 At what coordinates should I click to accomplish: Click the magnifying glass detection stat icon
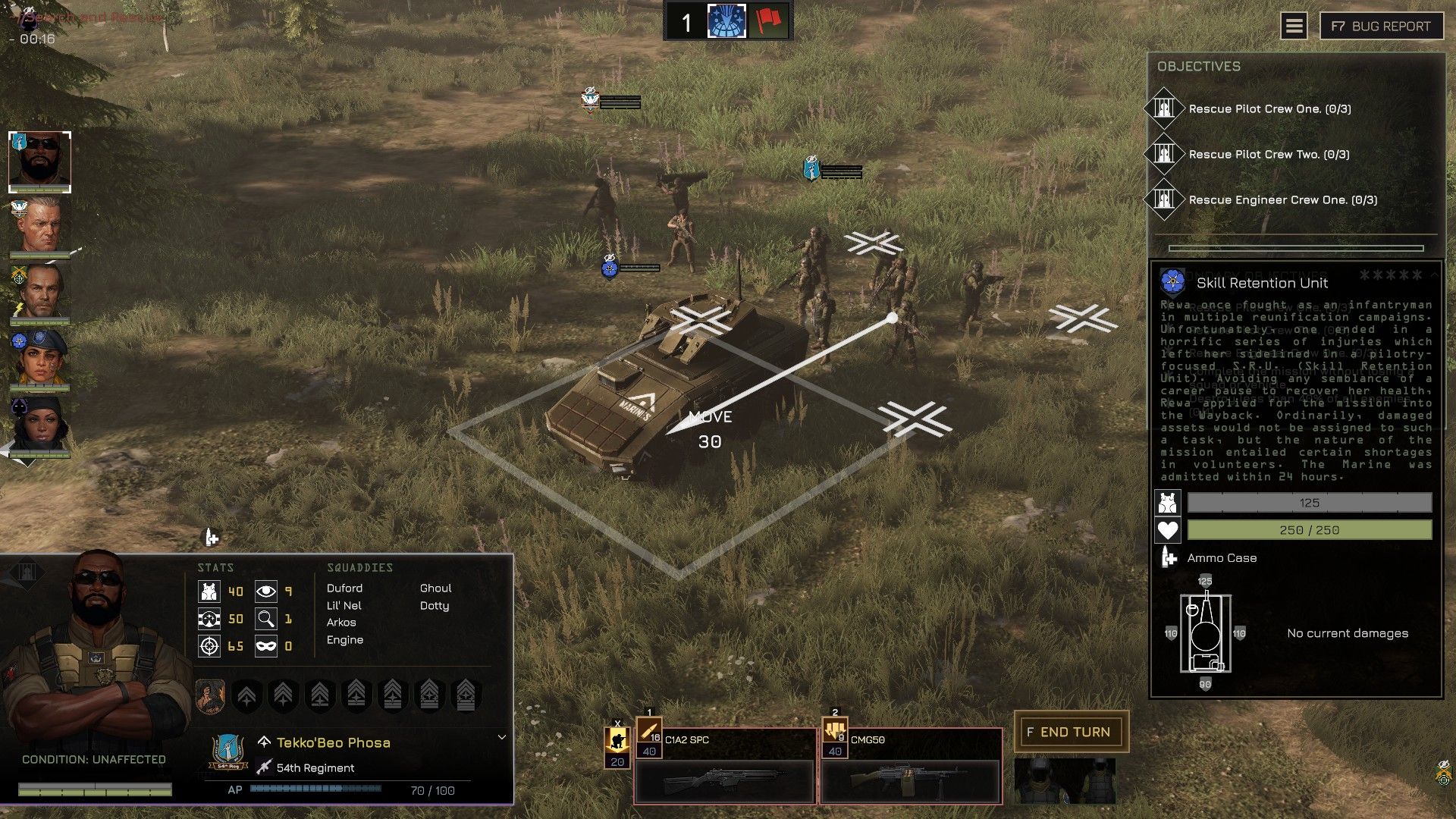[266, 618]
